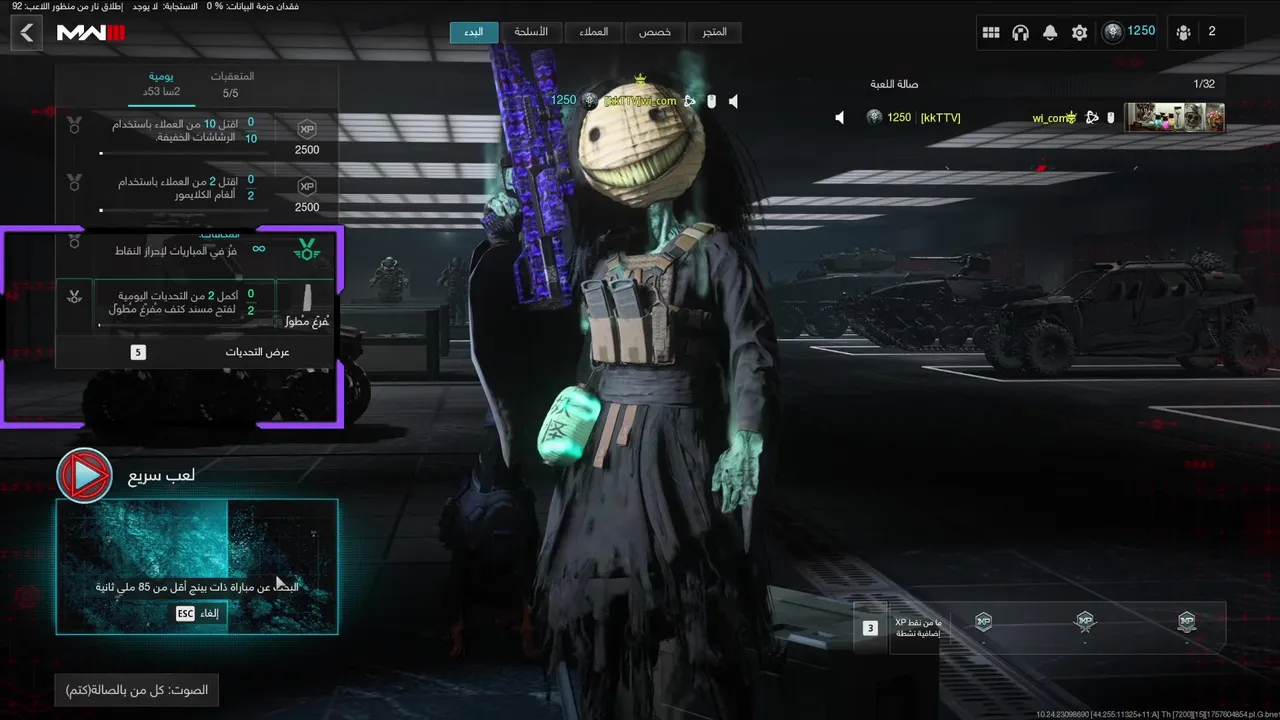
Task: Click the لعب سريع quick play icon
Action: point(84,476)
